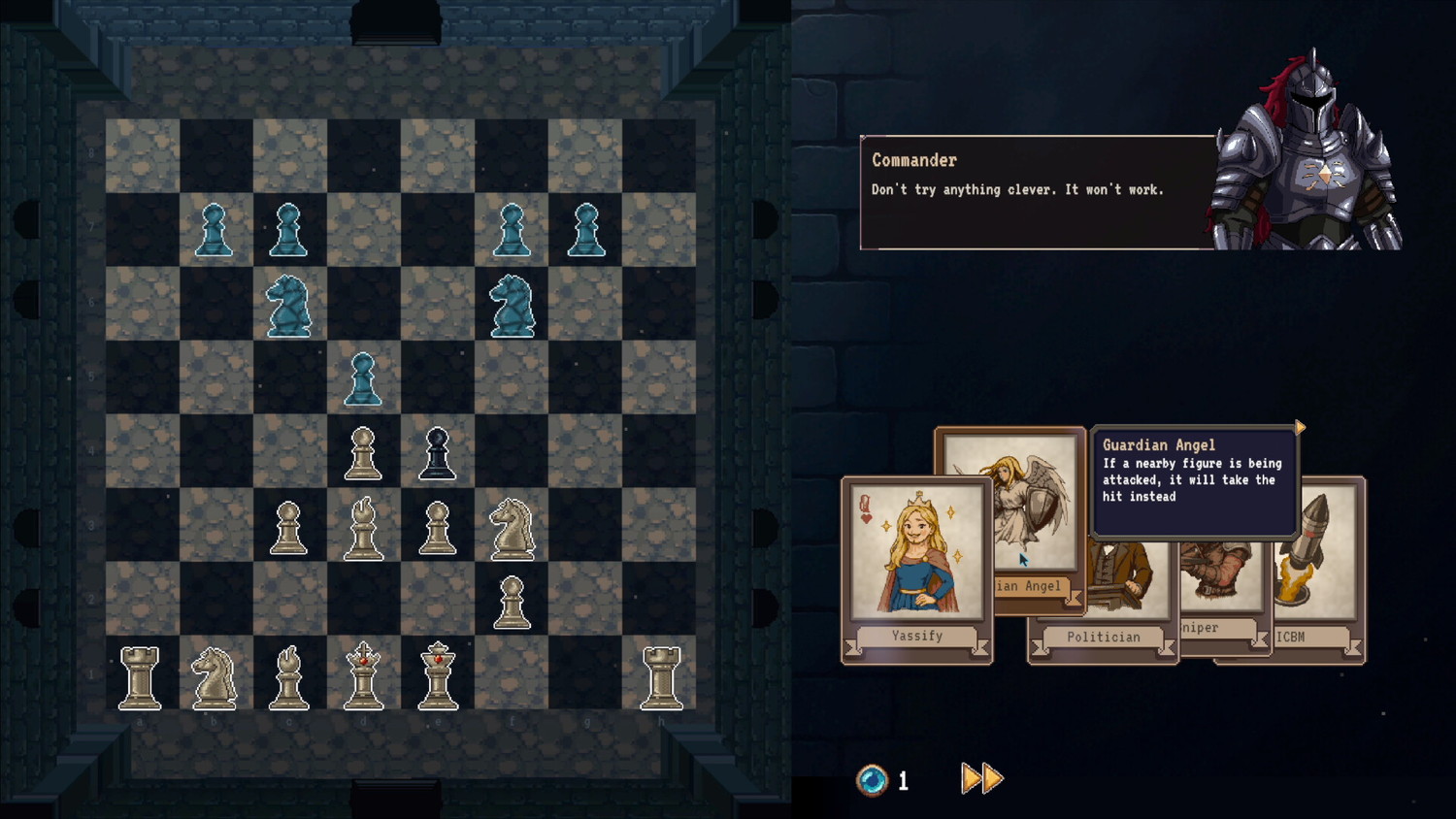Select the Sniper card
Image resolution: width=1456 pixels, height=819 pixels.
1221,582
